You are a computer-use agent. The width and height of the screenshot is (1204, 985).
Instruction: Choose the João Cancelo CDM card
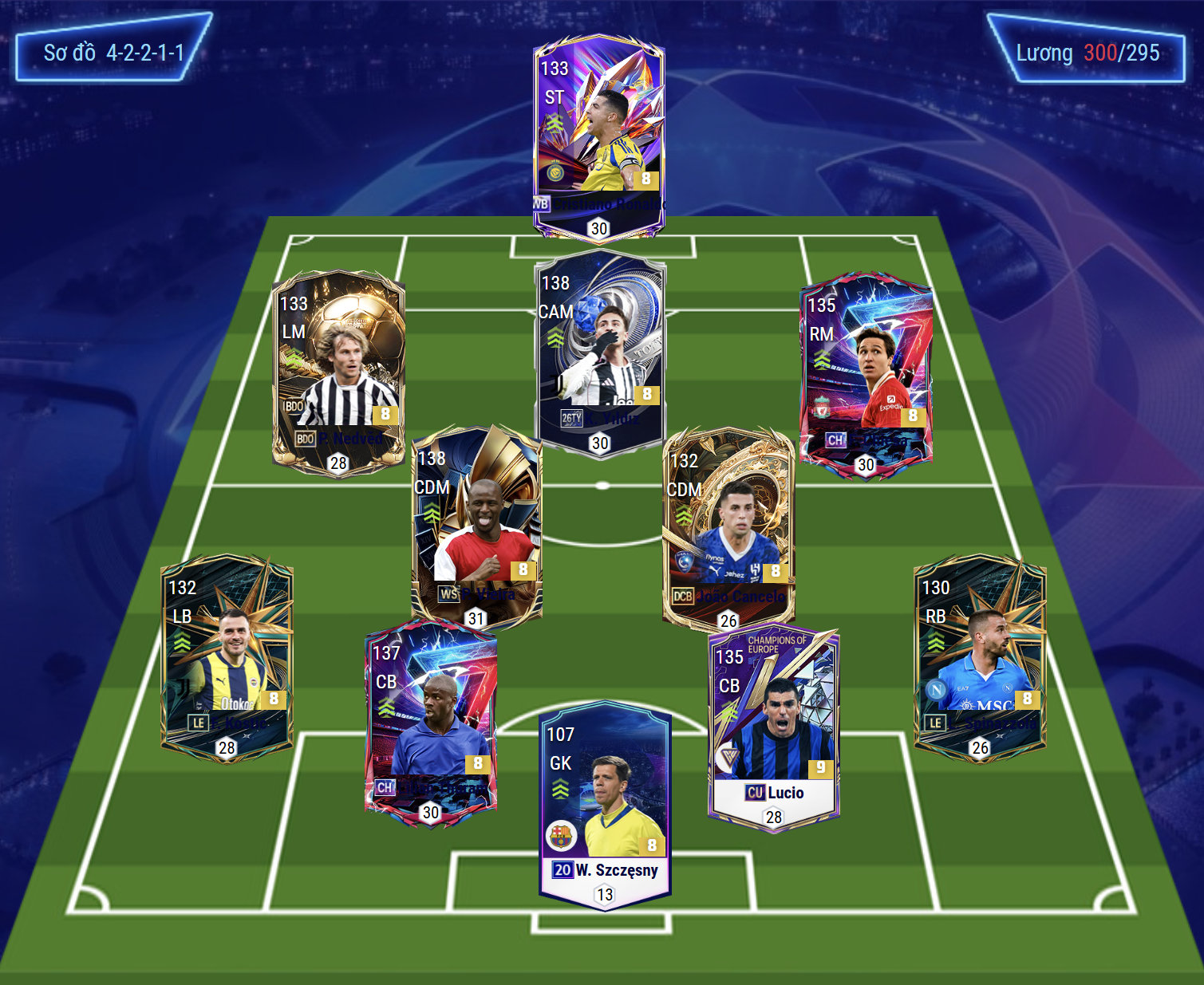728,528
